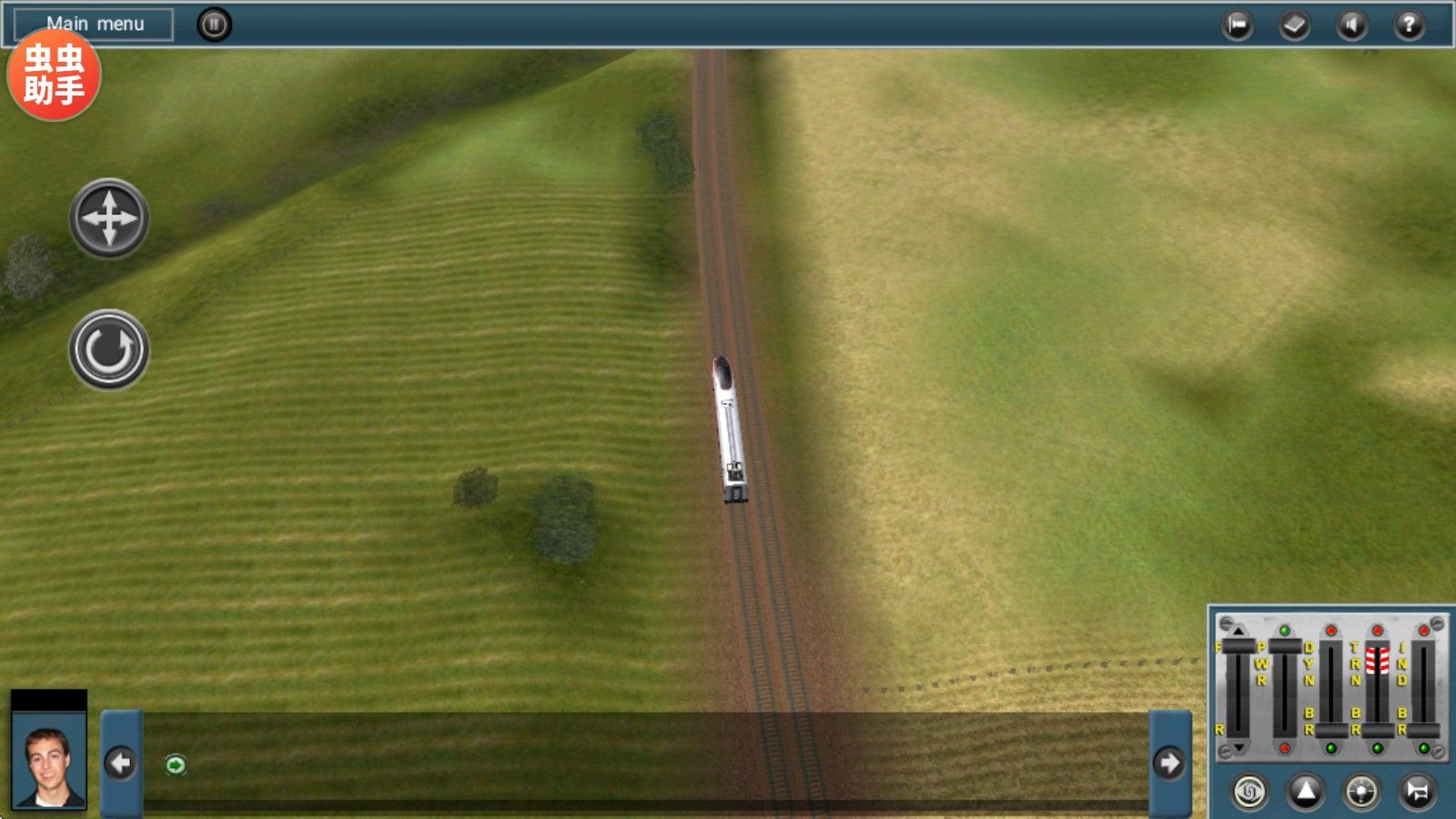
Task: Open the map sheet icon
Action: coord(1294,25)
